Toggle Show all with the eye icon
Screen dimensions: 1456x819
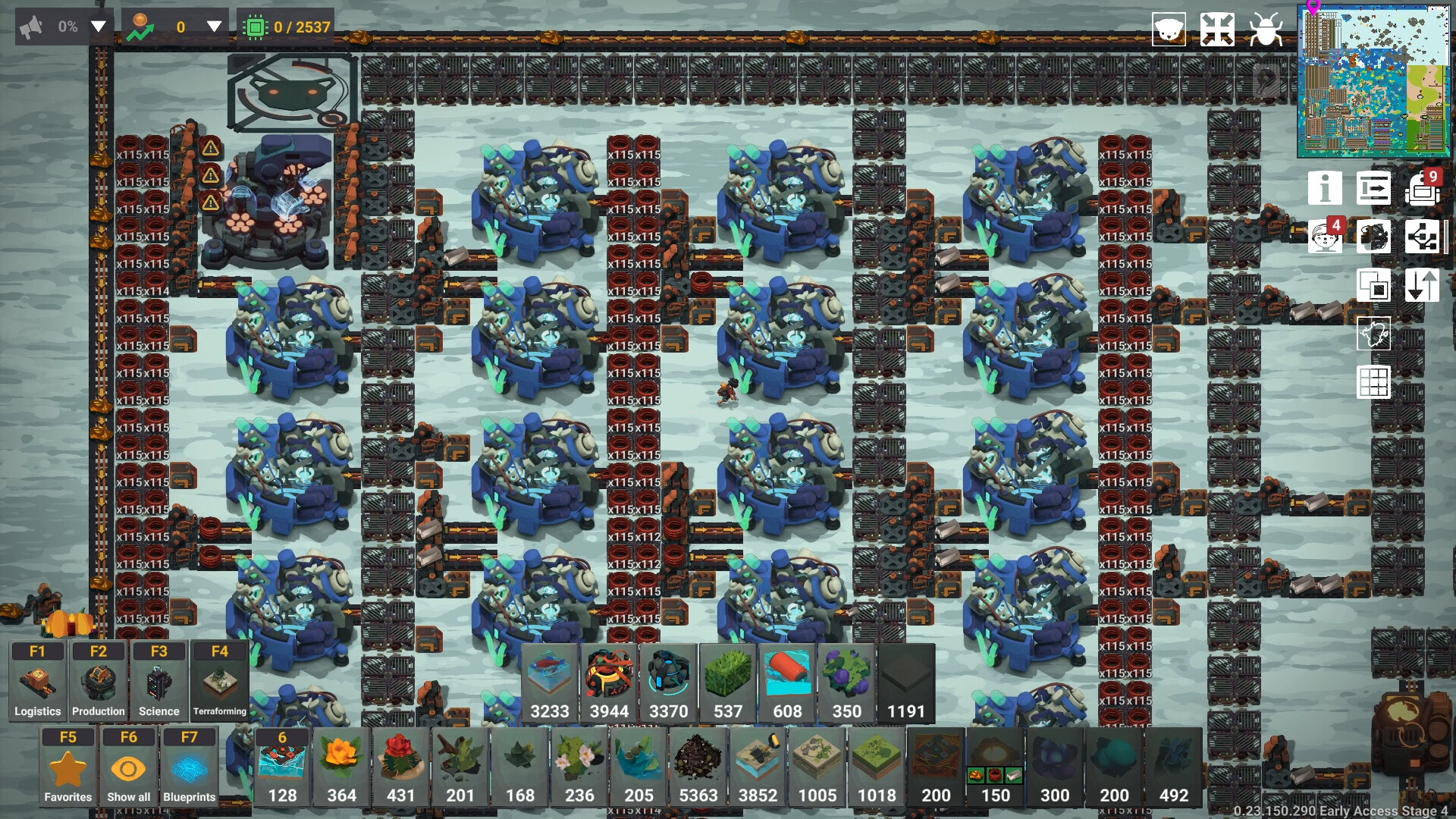point(128,768)
